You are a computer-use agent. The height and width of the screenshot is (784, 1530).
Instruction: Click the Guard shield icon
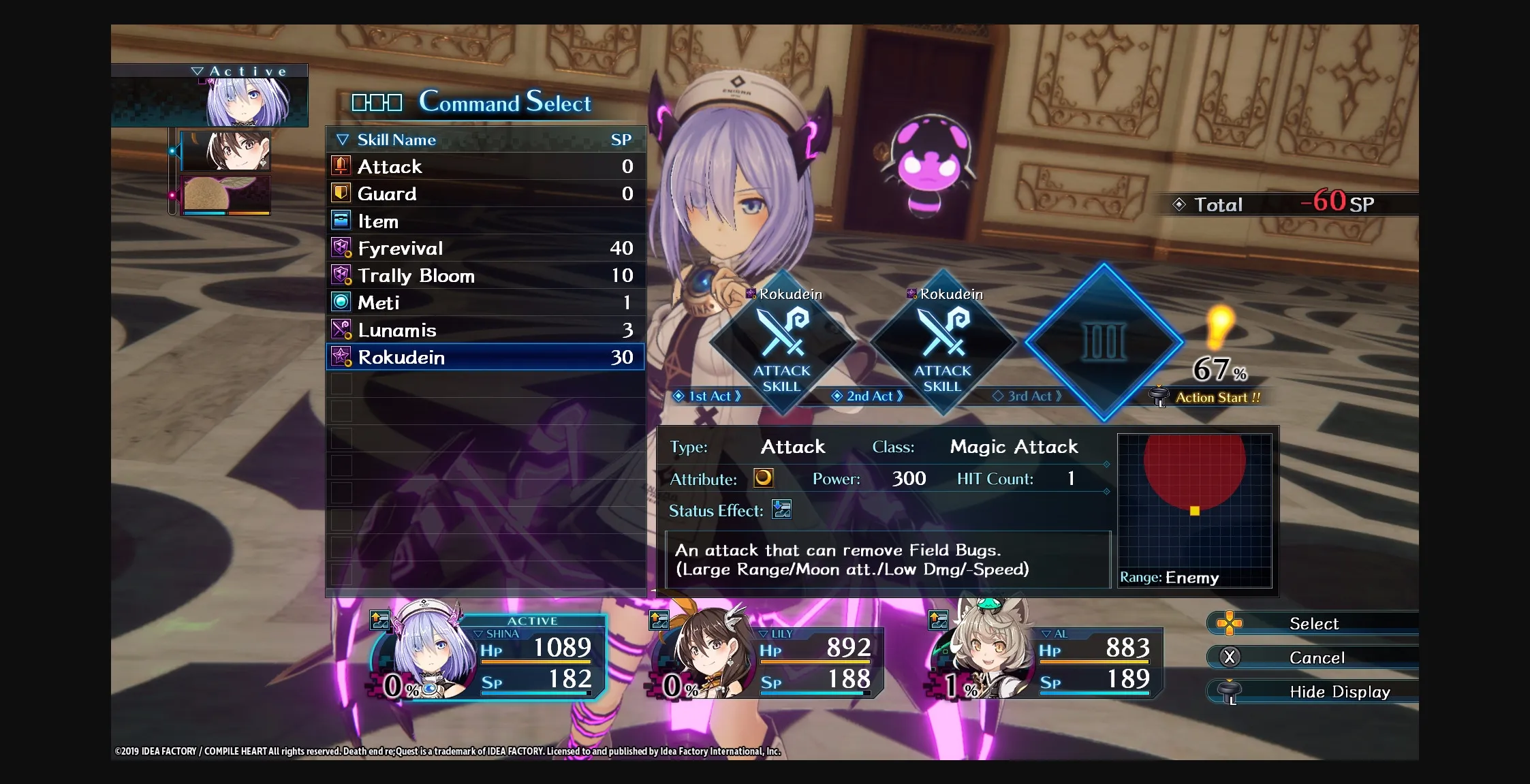343,193
